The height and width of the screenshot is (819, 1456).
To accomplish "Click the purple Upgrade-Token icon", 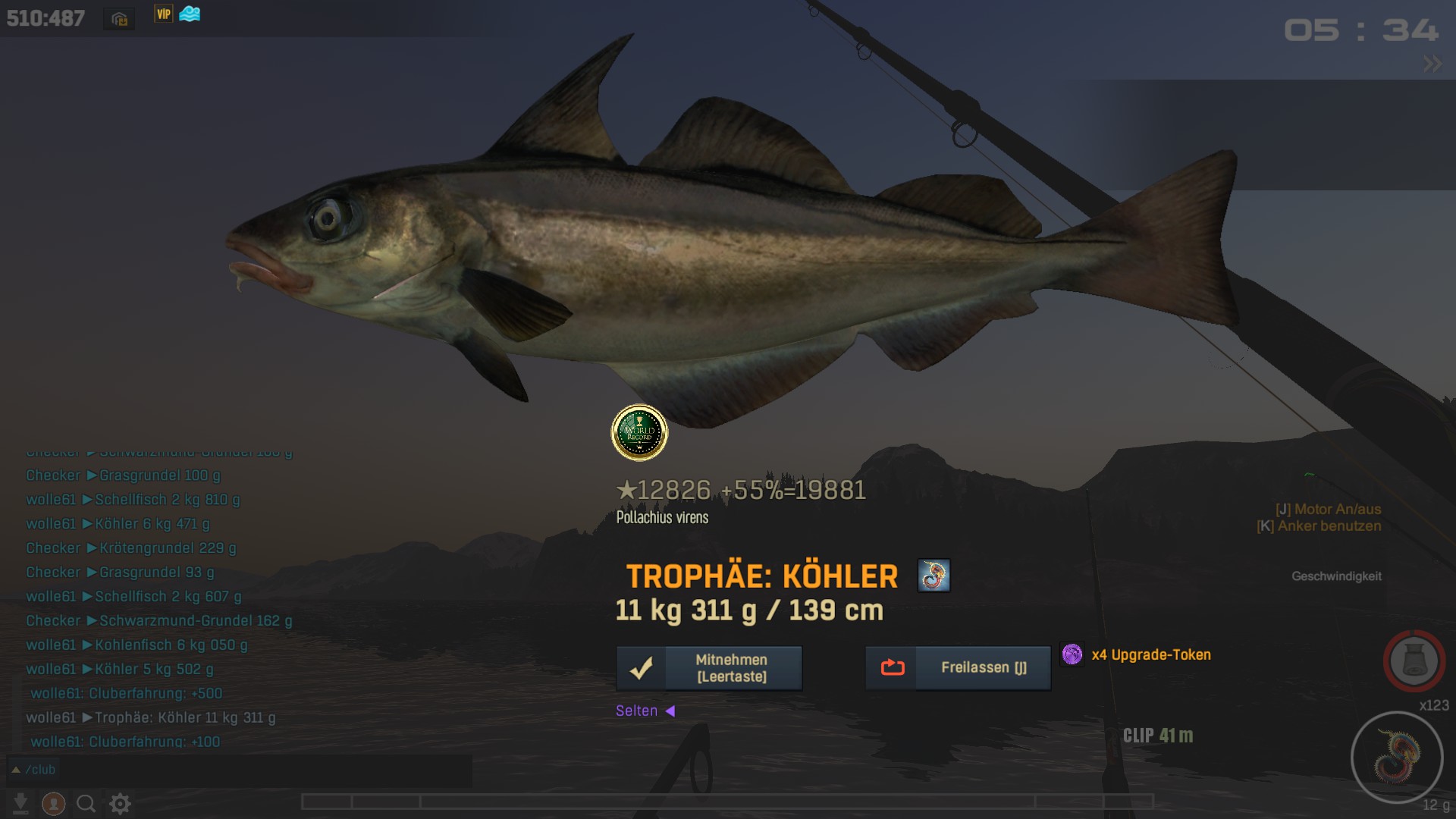I will tap(1072, 654).
